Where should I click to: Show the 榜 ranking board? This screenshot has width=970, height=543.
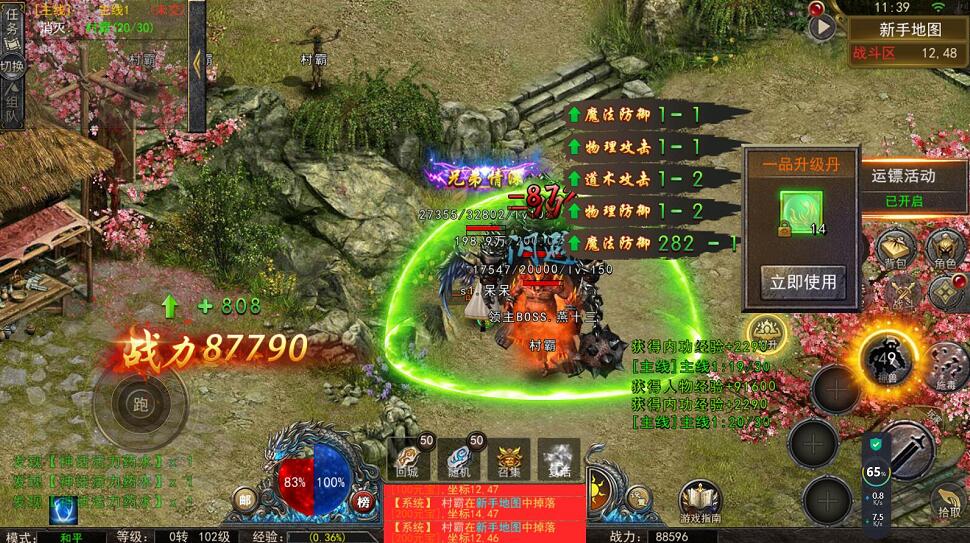(364, 501)
